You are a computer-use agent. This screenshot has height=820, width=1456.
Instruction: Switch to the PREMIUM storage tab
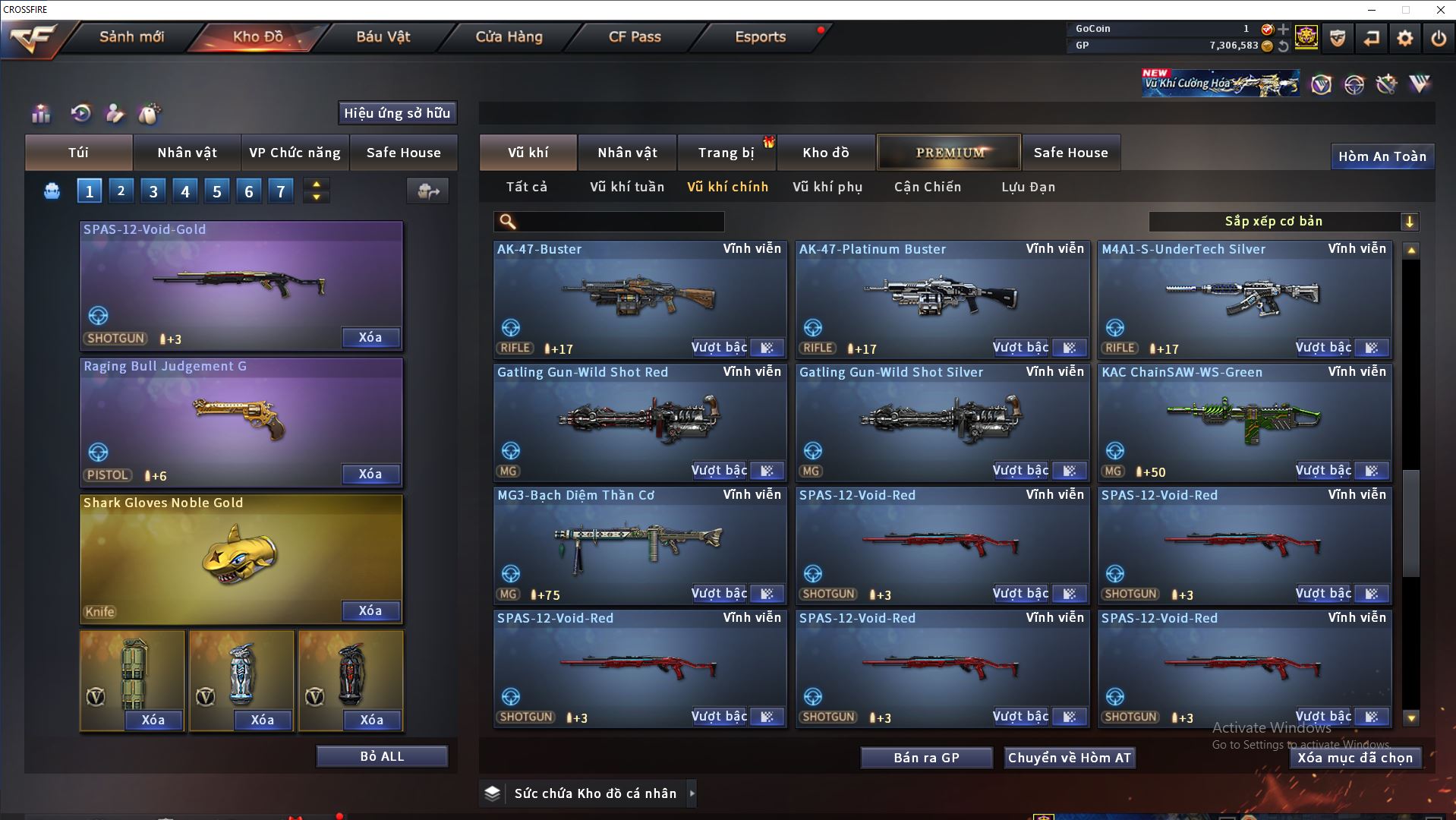click(949, 153)
